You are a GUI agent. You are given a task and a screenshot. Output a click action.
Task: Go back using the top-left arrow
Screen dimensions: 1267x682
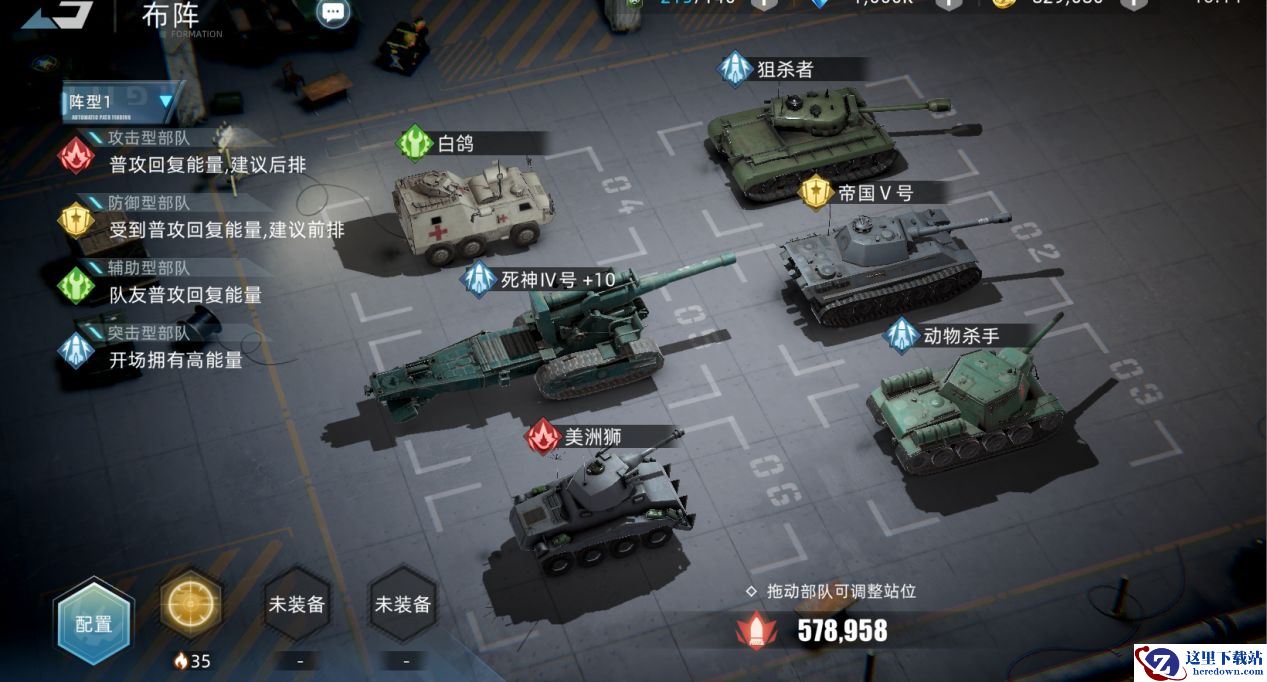point(58,14)
